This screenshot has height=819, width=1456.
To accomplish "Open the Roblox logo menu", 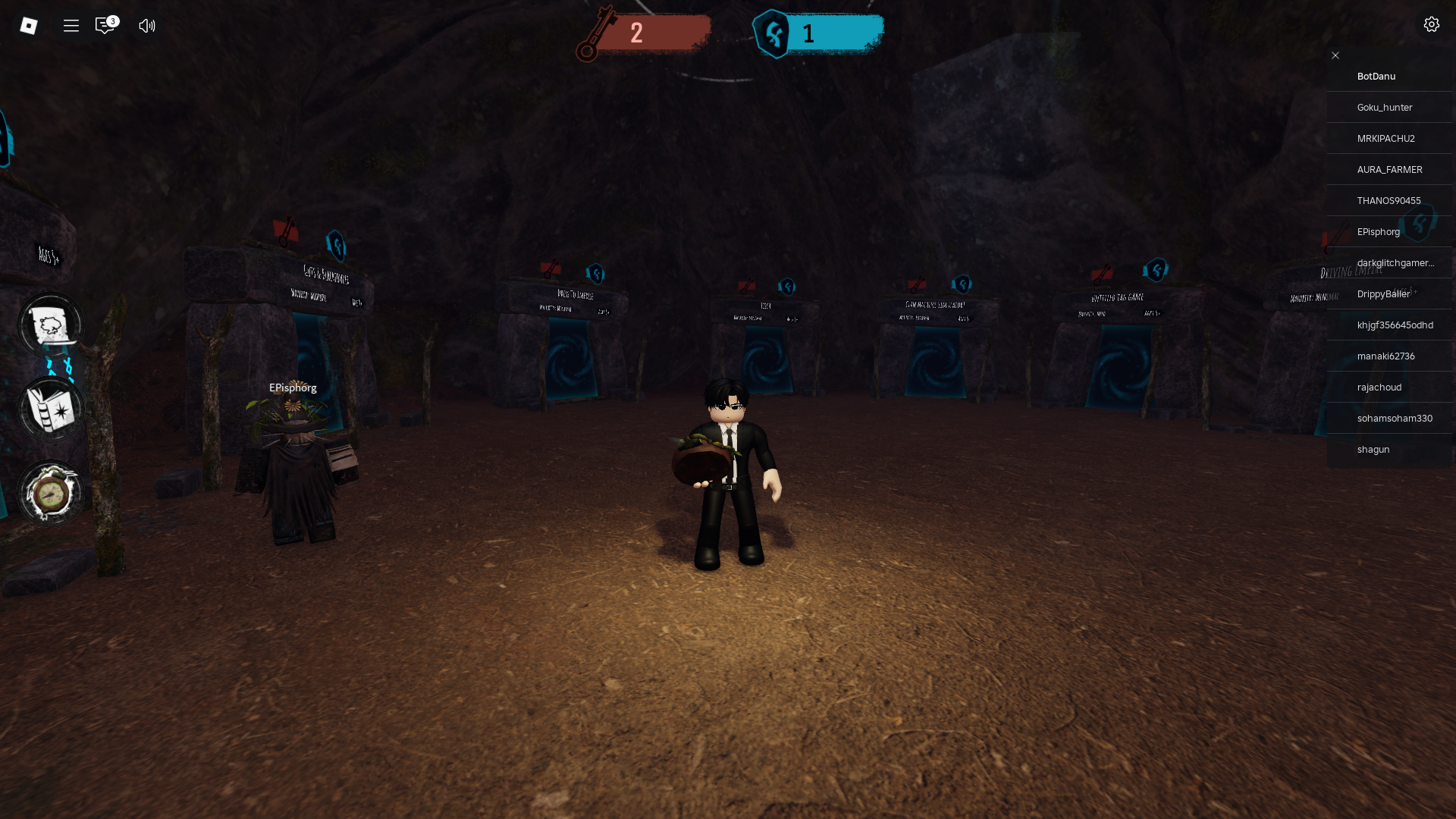I will click(x=29, y=26).
